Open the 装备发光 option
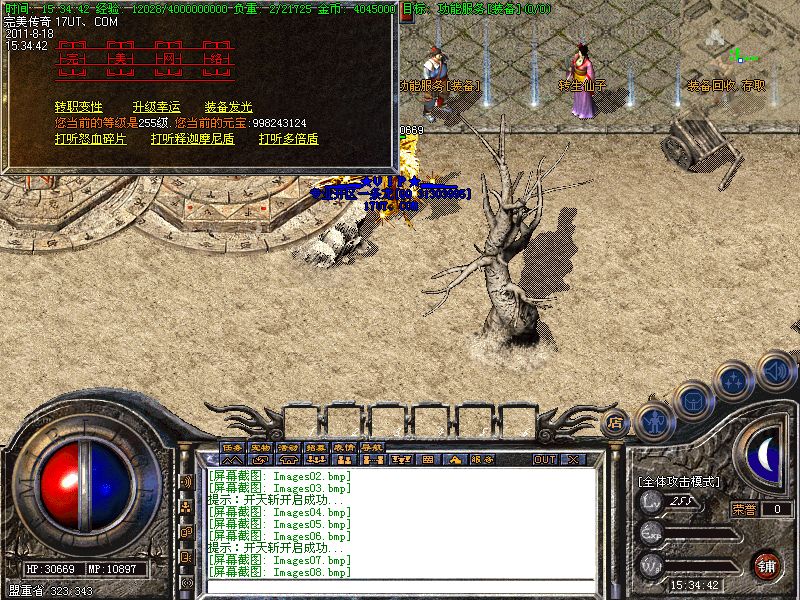The height and width of the screenshot is (600, 800). [x=229, y=107]
